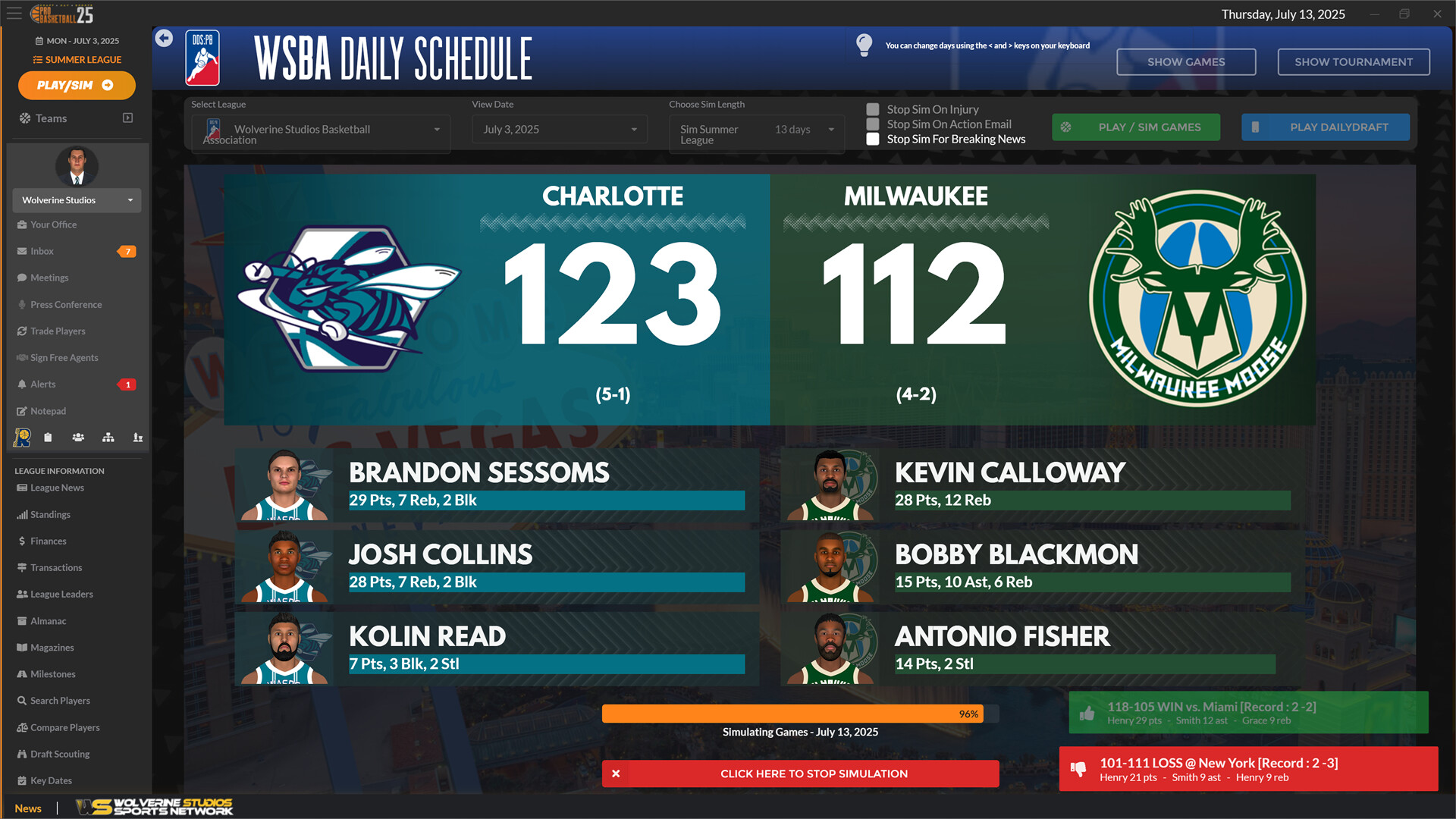
Task: Enable Stop Sim On Action Email
Action: pyautogui.click(x=873, y=124)
